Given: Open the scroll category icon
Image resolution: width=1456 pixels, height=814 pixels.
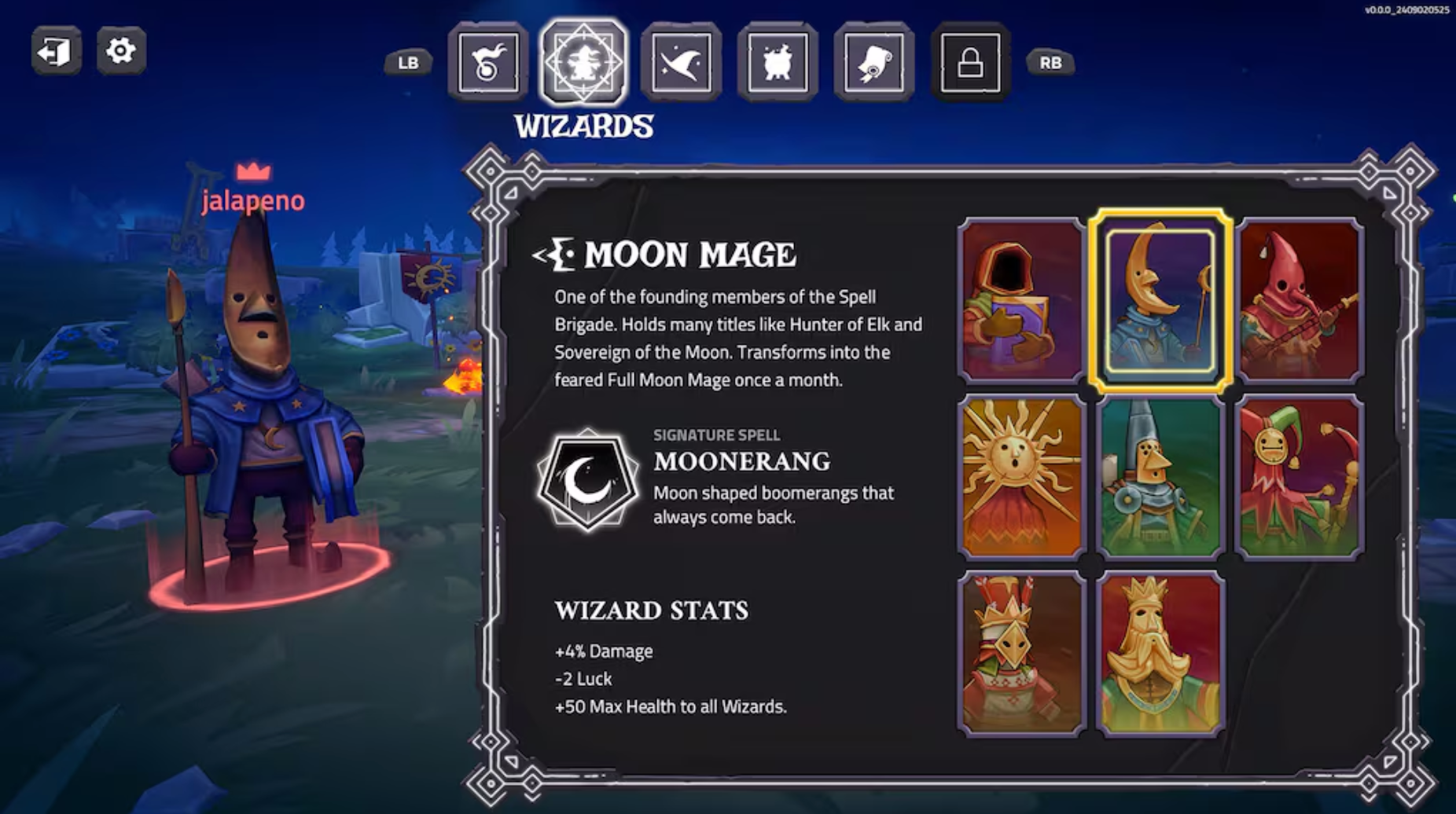Looking at the screenshot, I should click(x=873, y=64).
